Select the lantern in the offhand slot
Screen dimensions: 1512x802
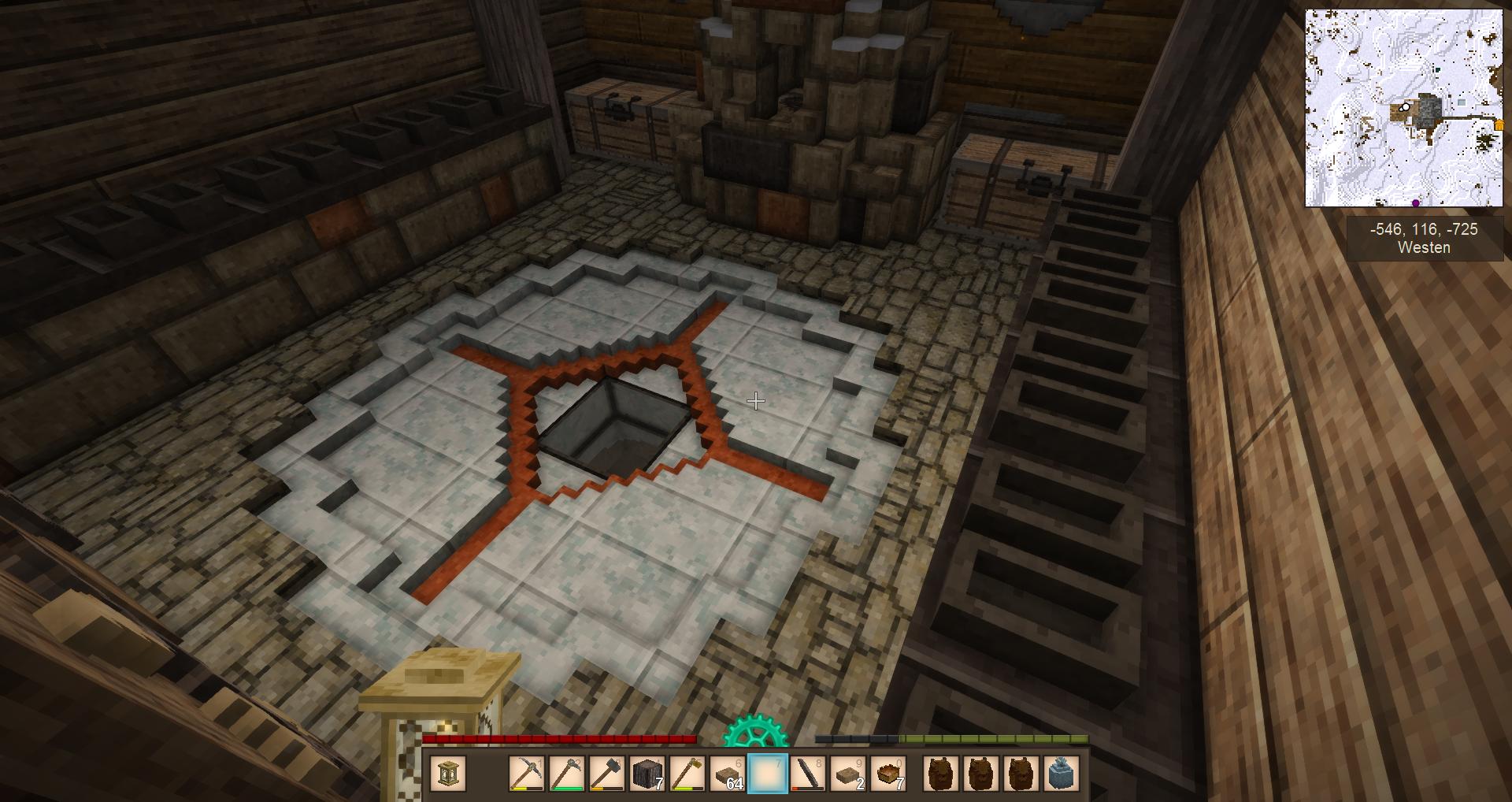tap(450, 774)
